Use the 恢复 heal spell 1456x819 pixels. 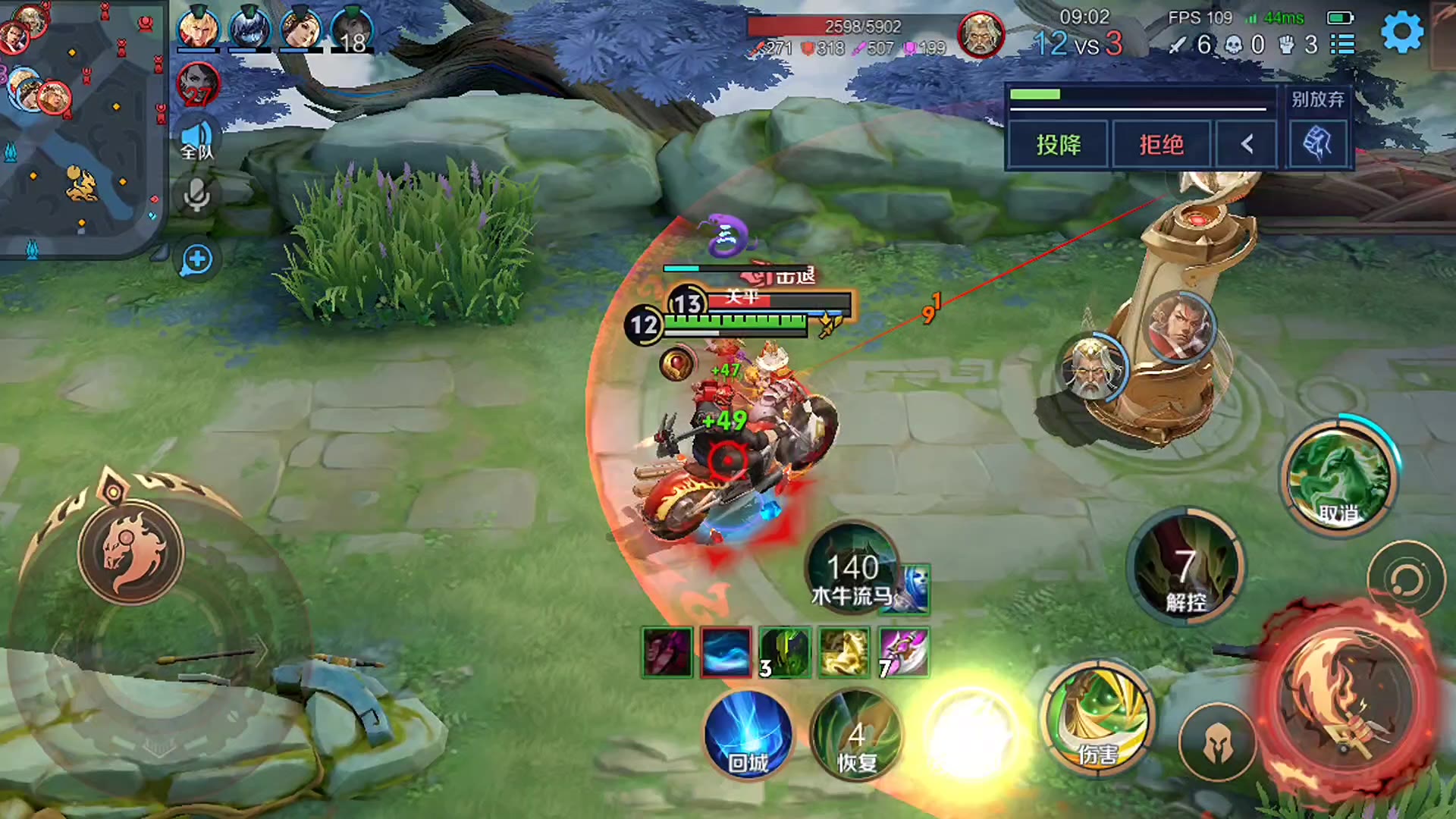click(856, 734)
